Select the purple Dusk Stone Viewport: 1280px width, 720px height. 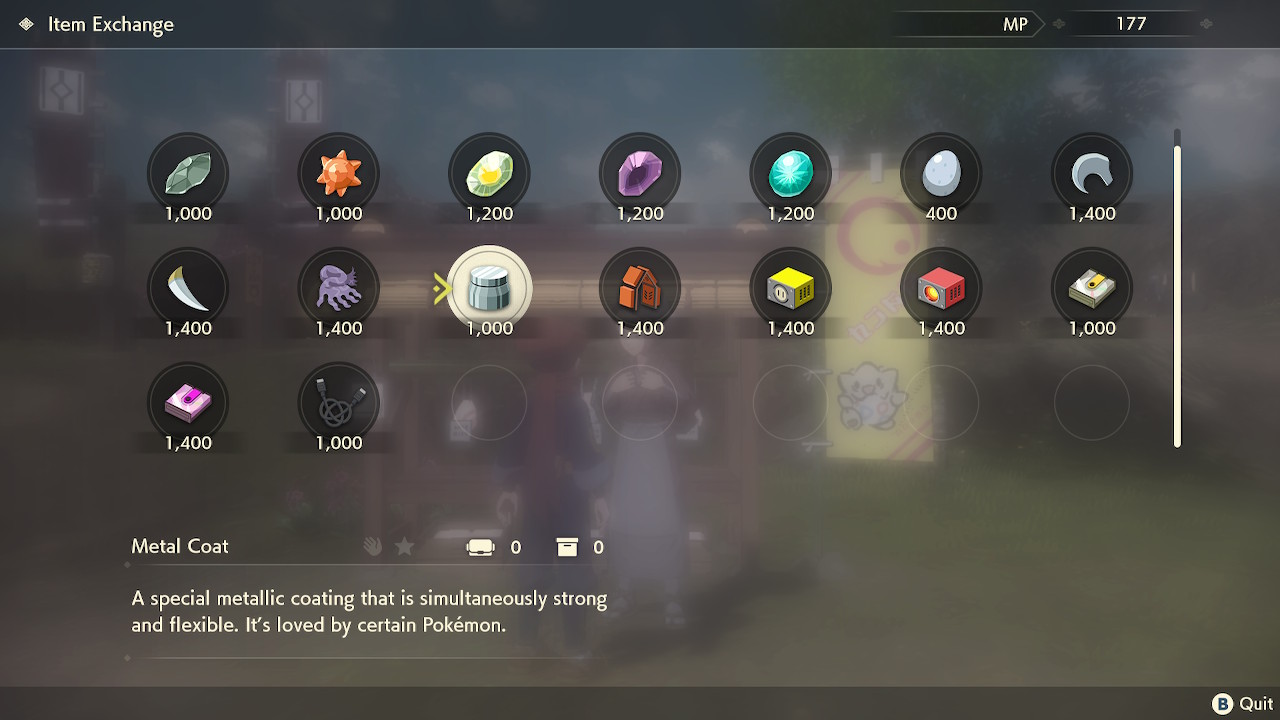pyautogui.click(x=639, y=172)
